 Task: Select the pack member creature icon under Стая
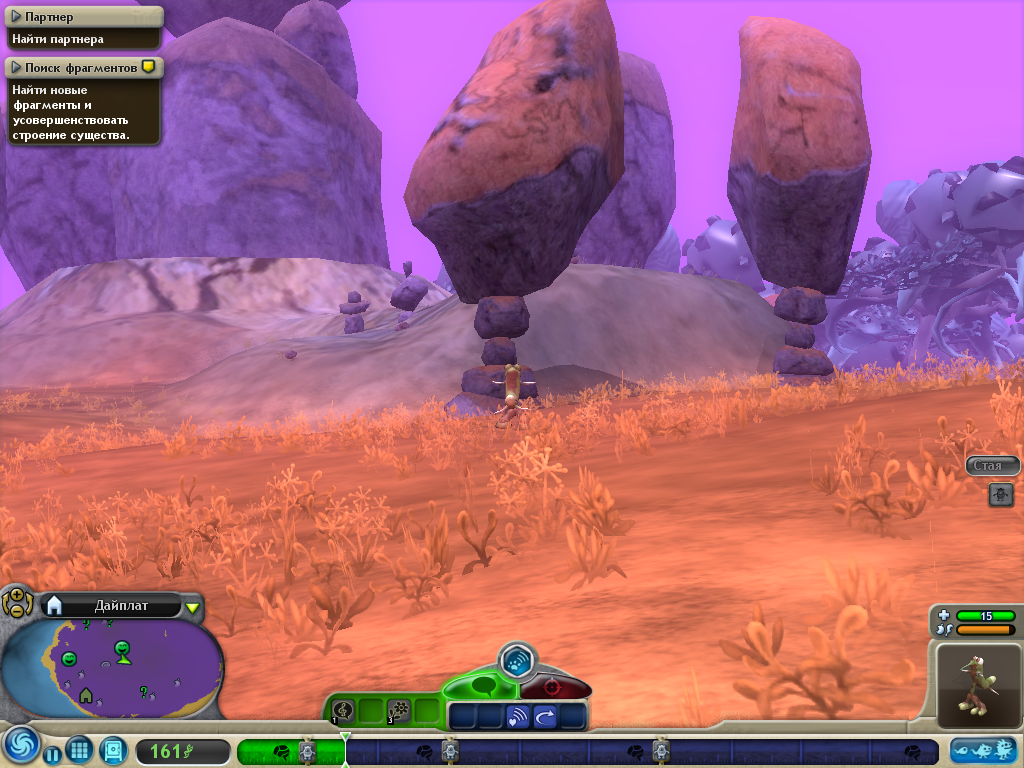pos(1001,493)
